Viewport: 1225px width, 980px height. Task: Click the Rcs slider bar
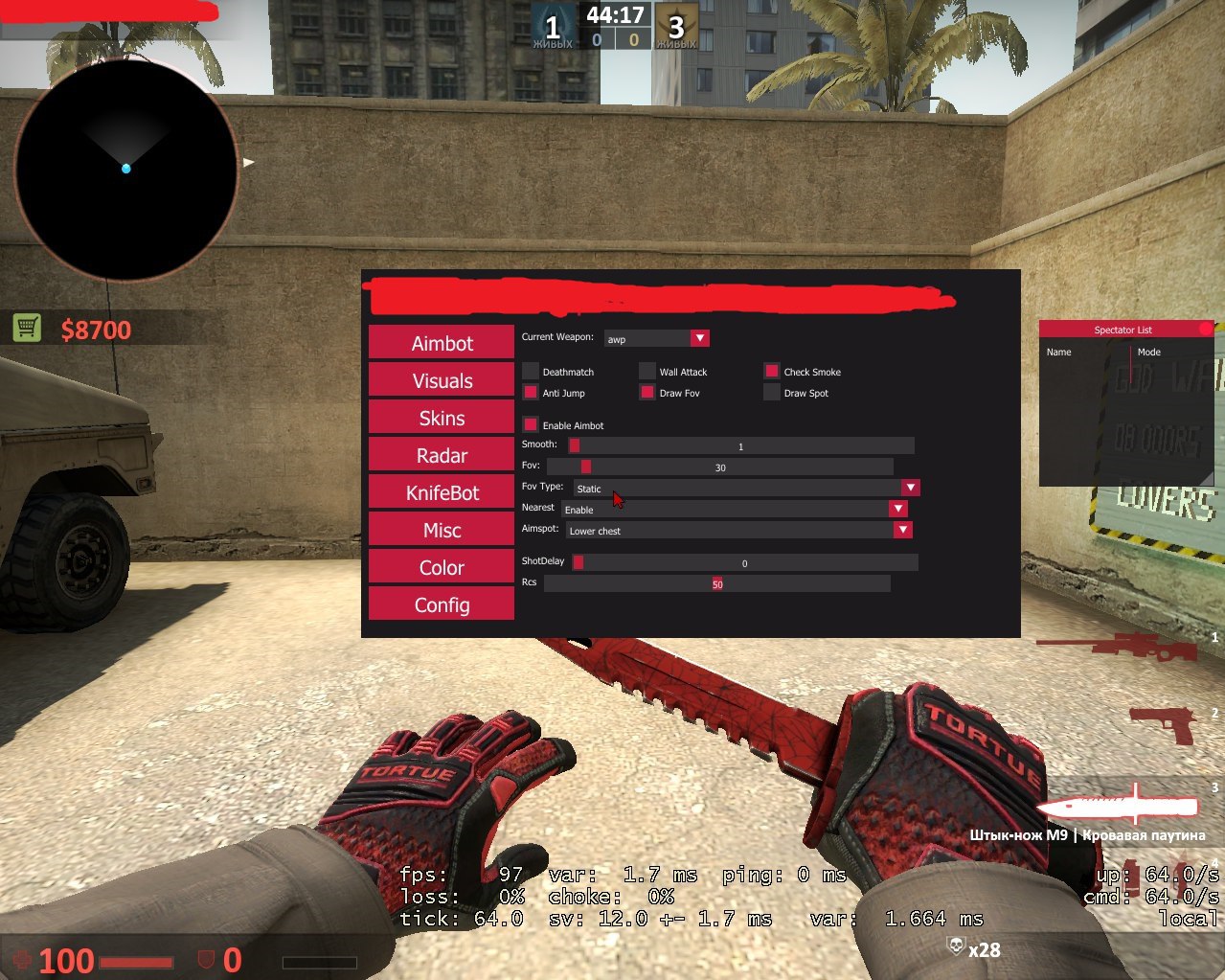coord(716,583)
